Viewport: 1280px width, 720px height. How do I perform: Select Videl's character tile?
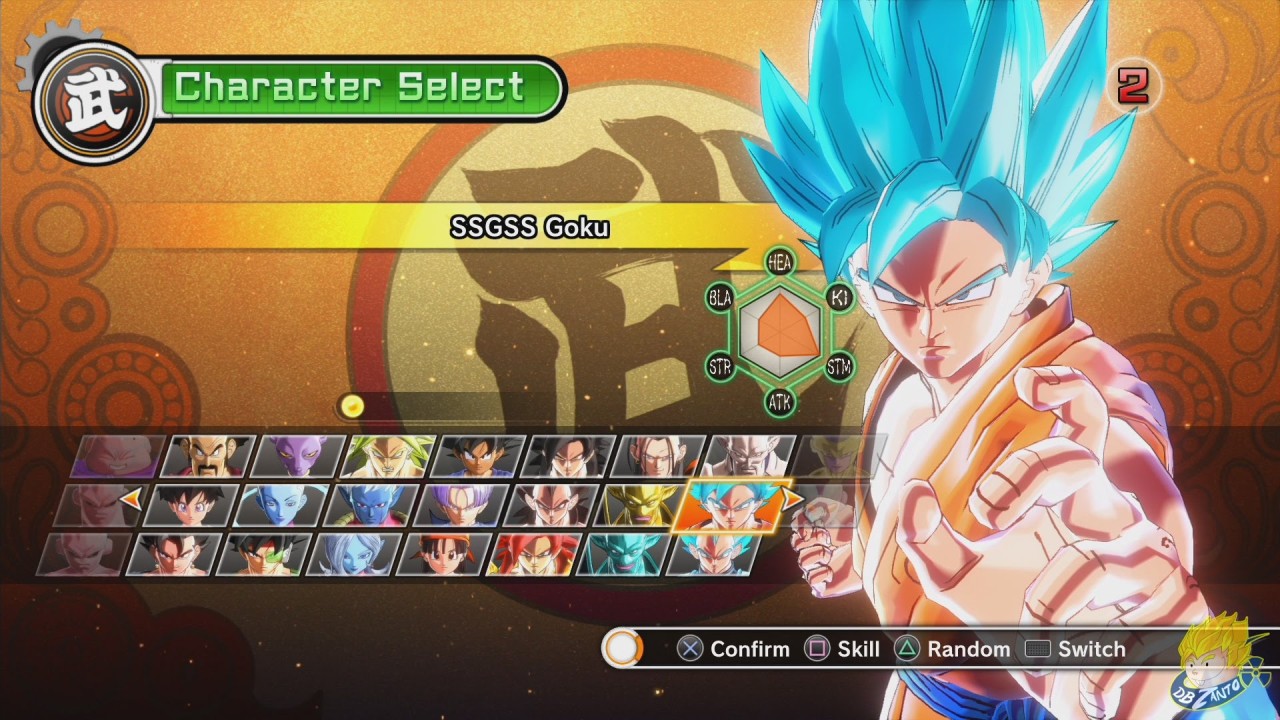tap(190, 505)
